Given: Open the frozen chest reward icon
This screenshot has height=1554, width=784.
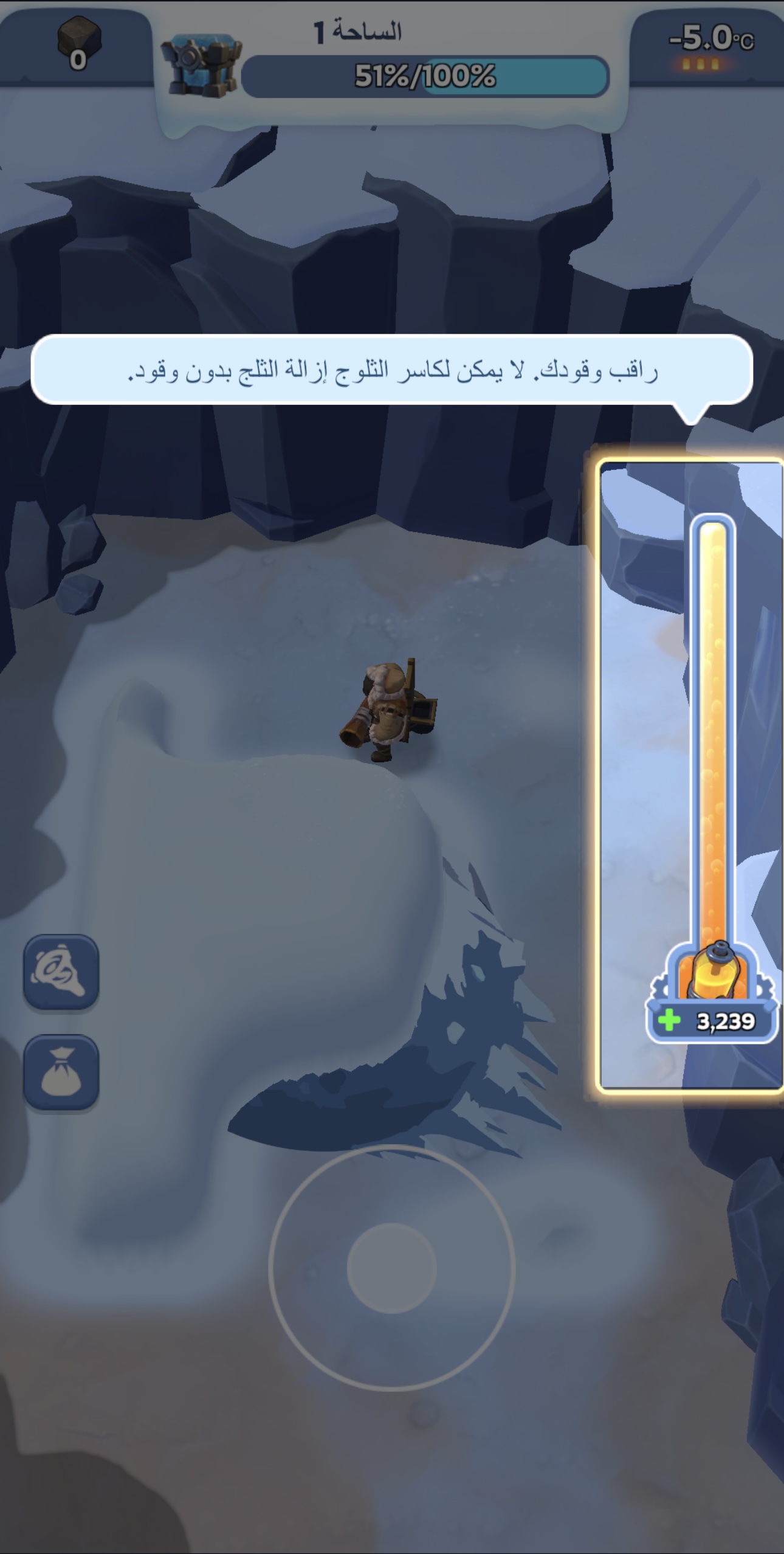Looking at the screenshot, I should coord(201,65).
